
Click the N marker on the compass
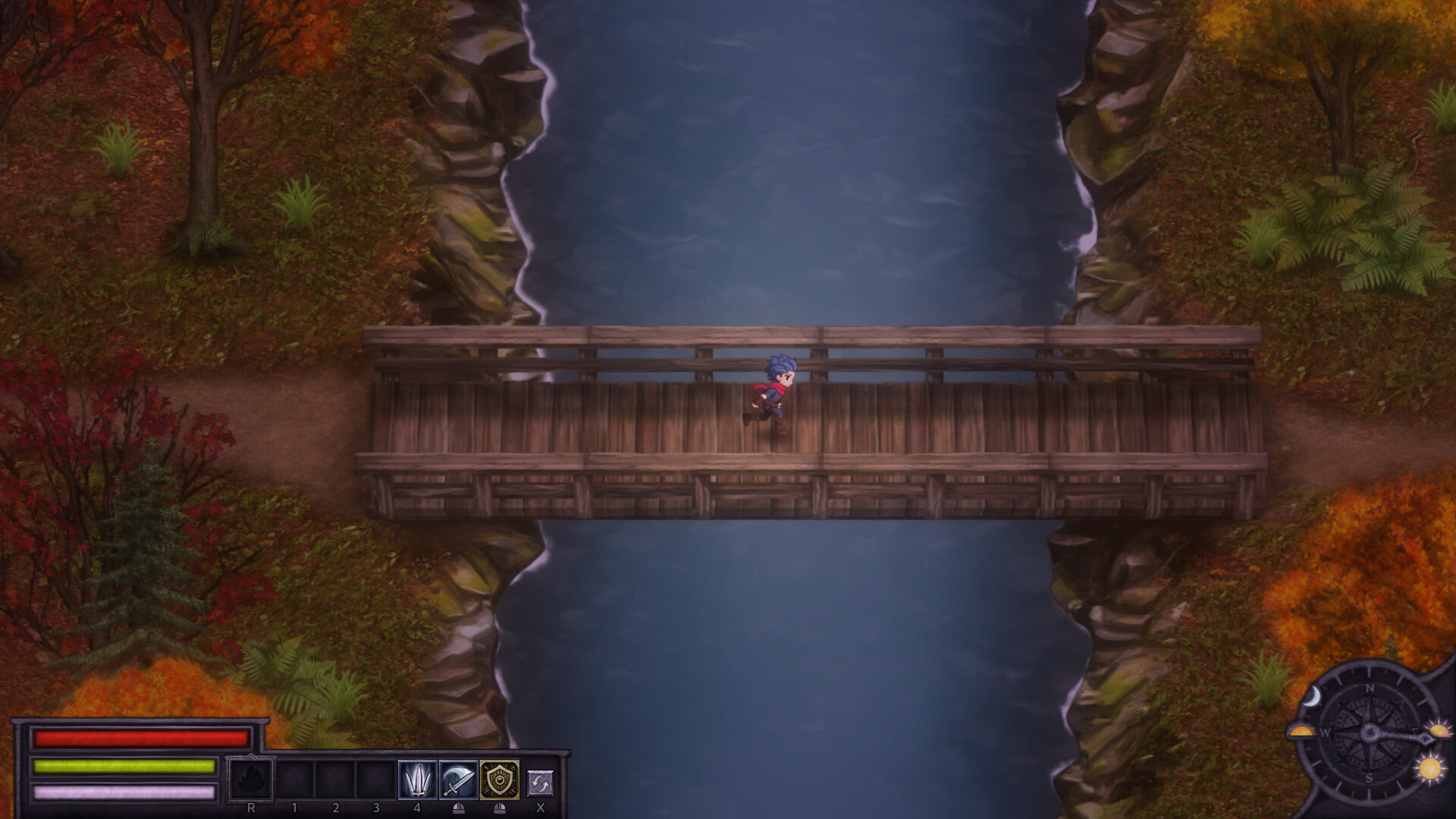tap(1370, 689)
